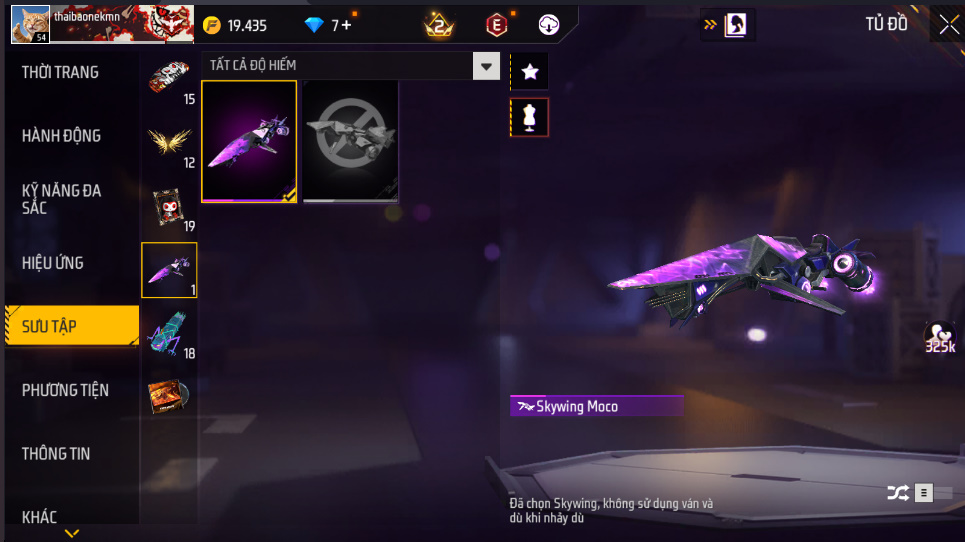This screenshot has height=542, width=965.
Task: Switch to the Khác category
Action: (40, 517)
